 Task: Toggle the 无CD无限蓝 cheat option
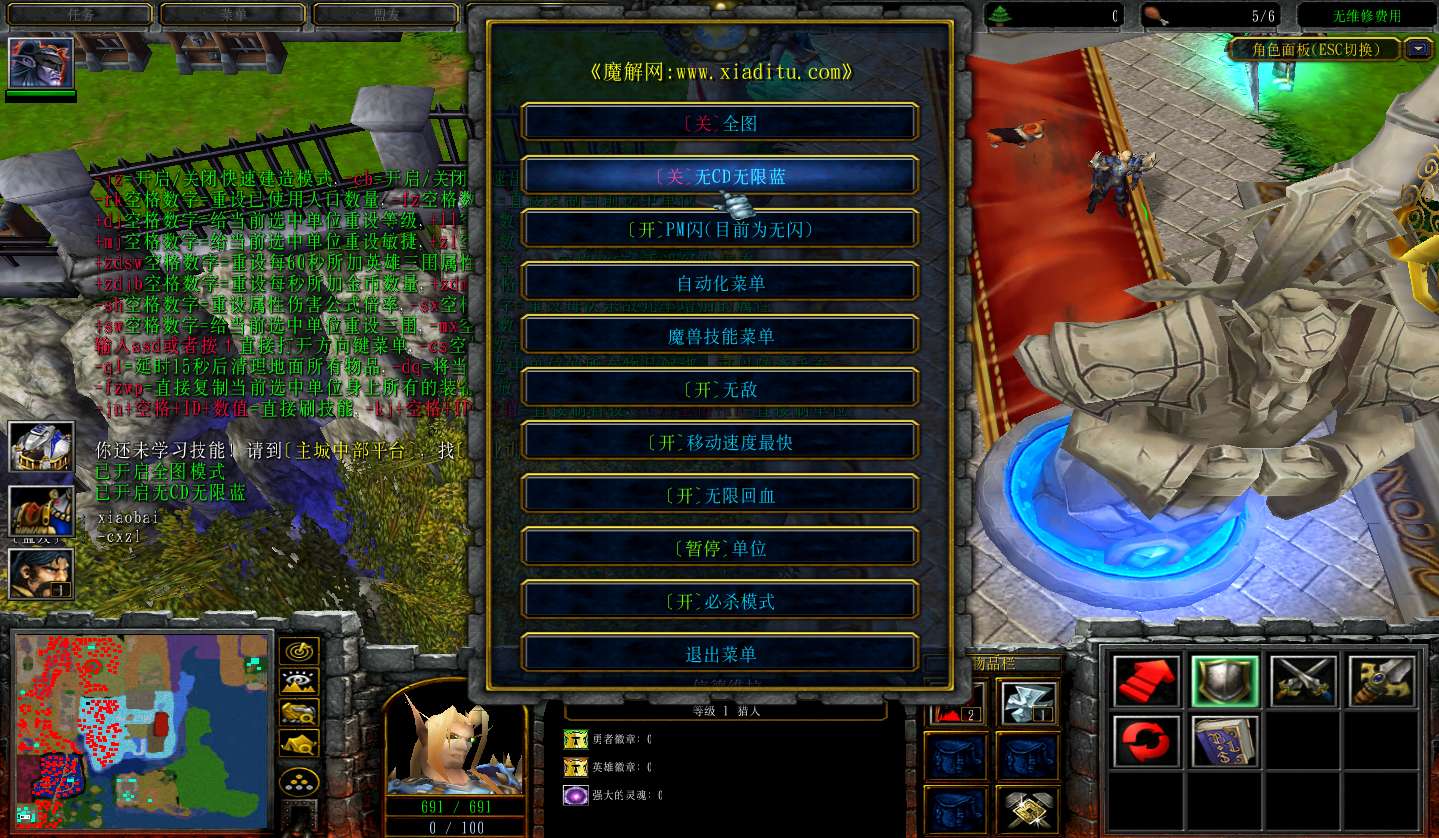(x=719, y=176)
